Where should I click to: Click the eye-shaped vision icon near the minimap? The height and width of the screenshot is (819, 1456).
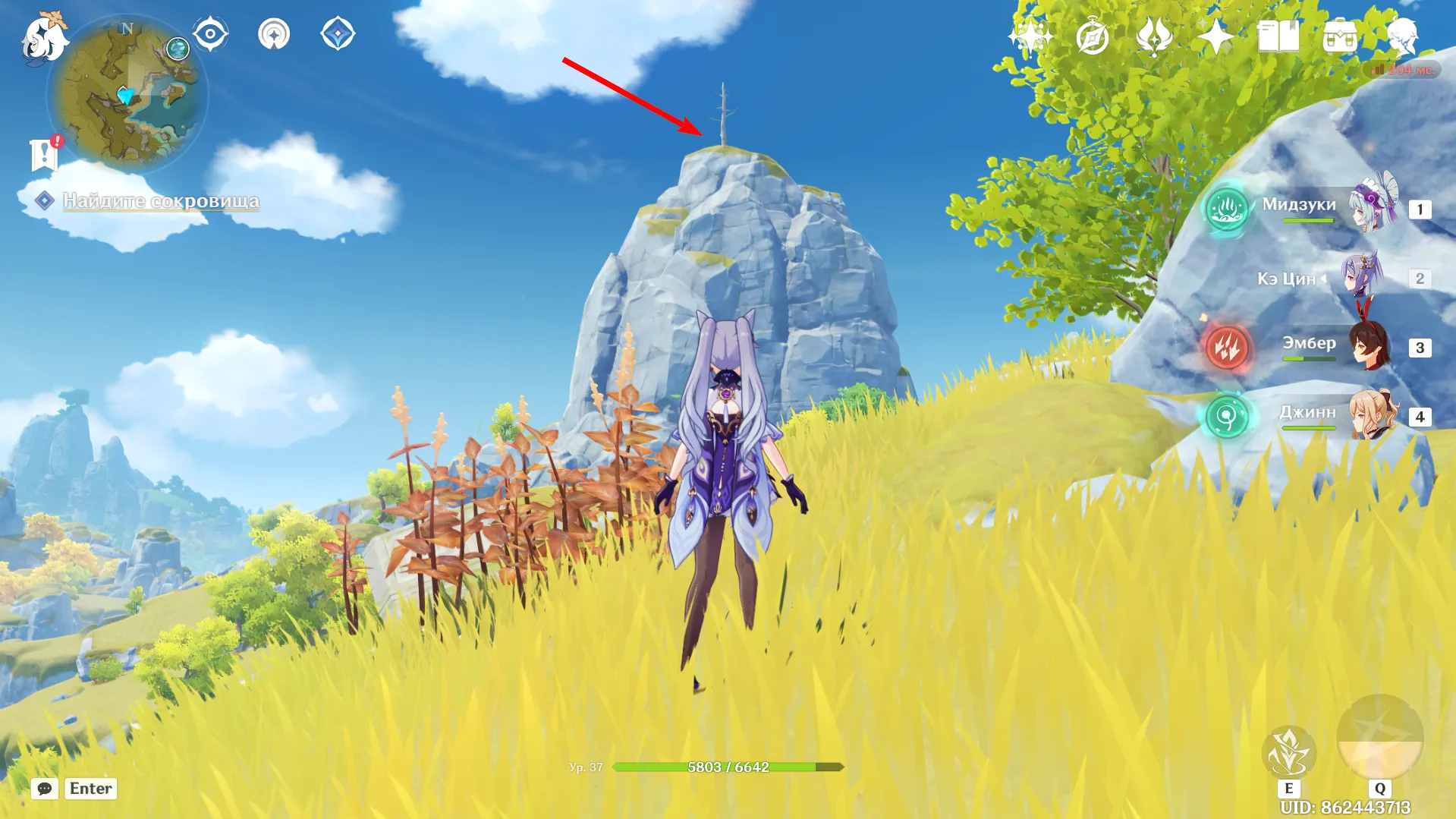click(210, 33)
